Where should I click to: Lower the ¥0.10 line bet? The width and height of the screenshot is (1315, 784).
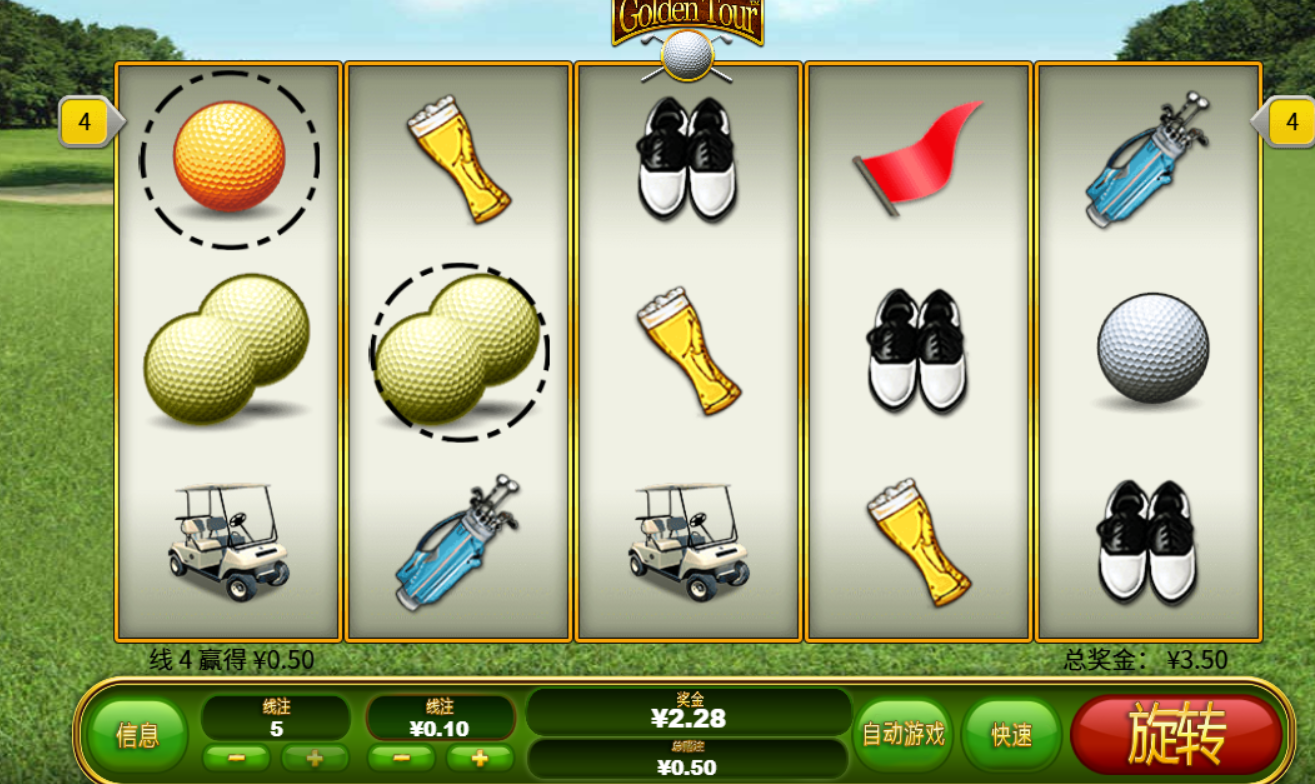pyautogui.click(x=401, y=758)
